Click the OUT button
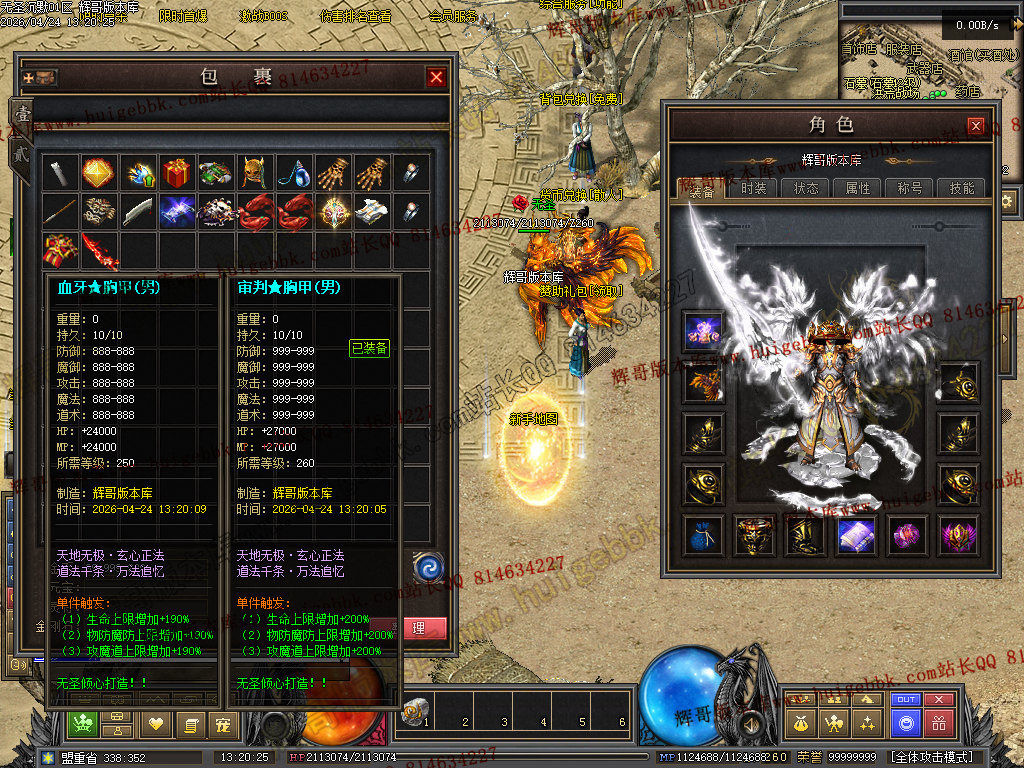The width and height of the screenshot is (1024, 768). 906,700
